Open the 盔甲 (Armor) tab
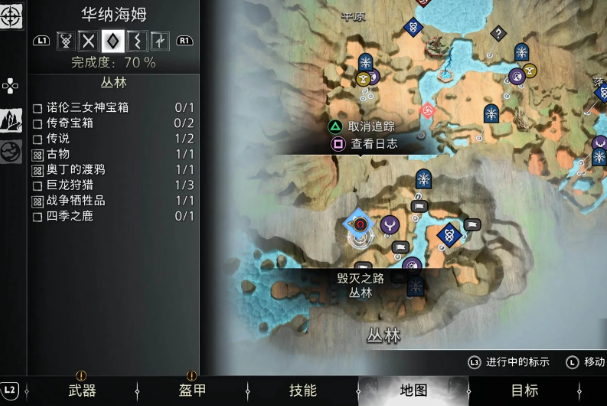The image size is (607, 406). point(192,390)
